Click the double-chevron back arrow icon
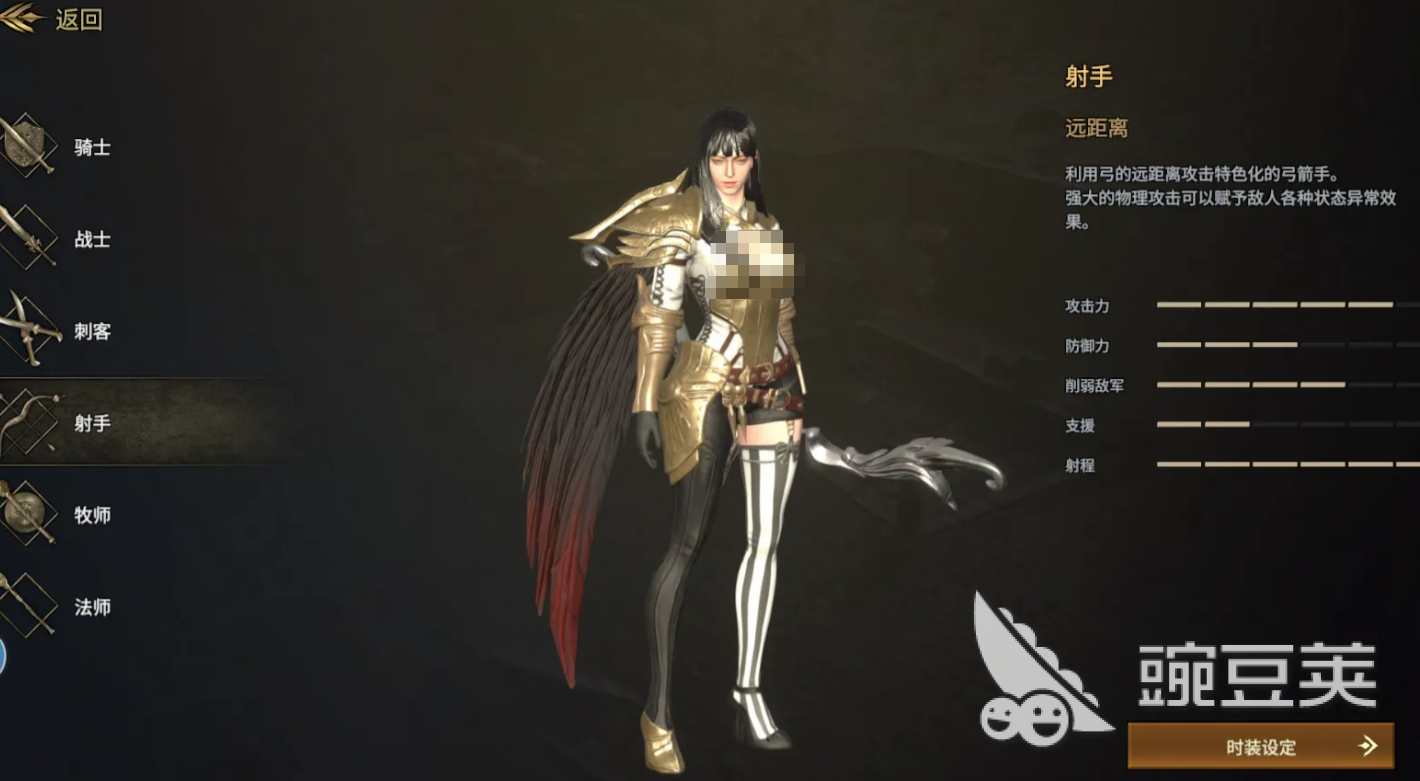The height and width of the screenshot is (781, 1420). (18, 20)
